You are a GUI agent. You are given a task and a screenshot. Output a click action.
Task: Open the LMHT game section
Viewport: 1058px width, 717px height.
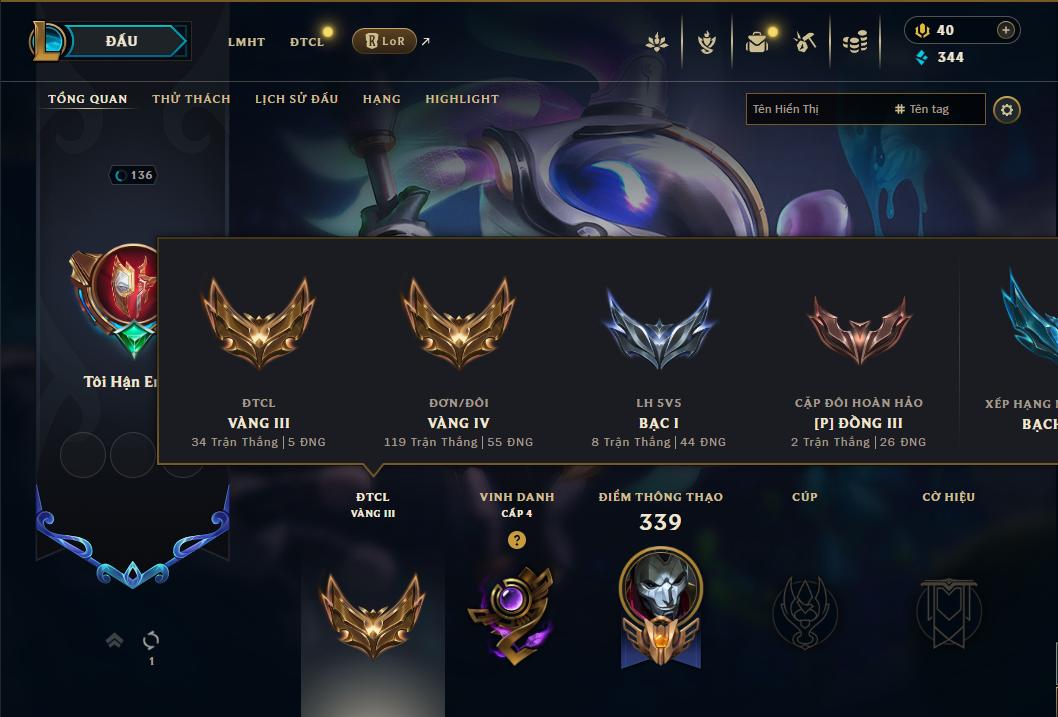tap(246, 42)
